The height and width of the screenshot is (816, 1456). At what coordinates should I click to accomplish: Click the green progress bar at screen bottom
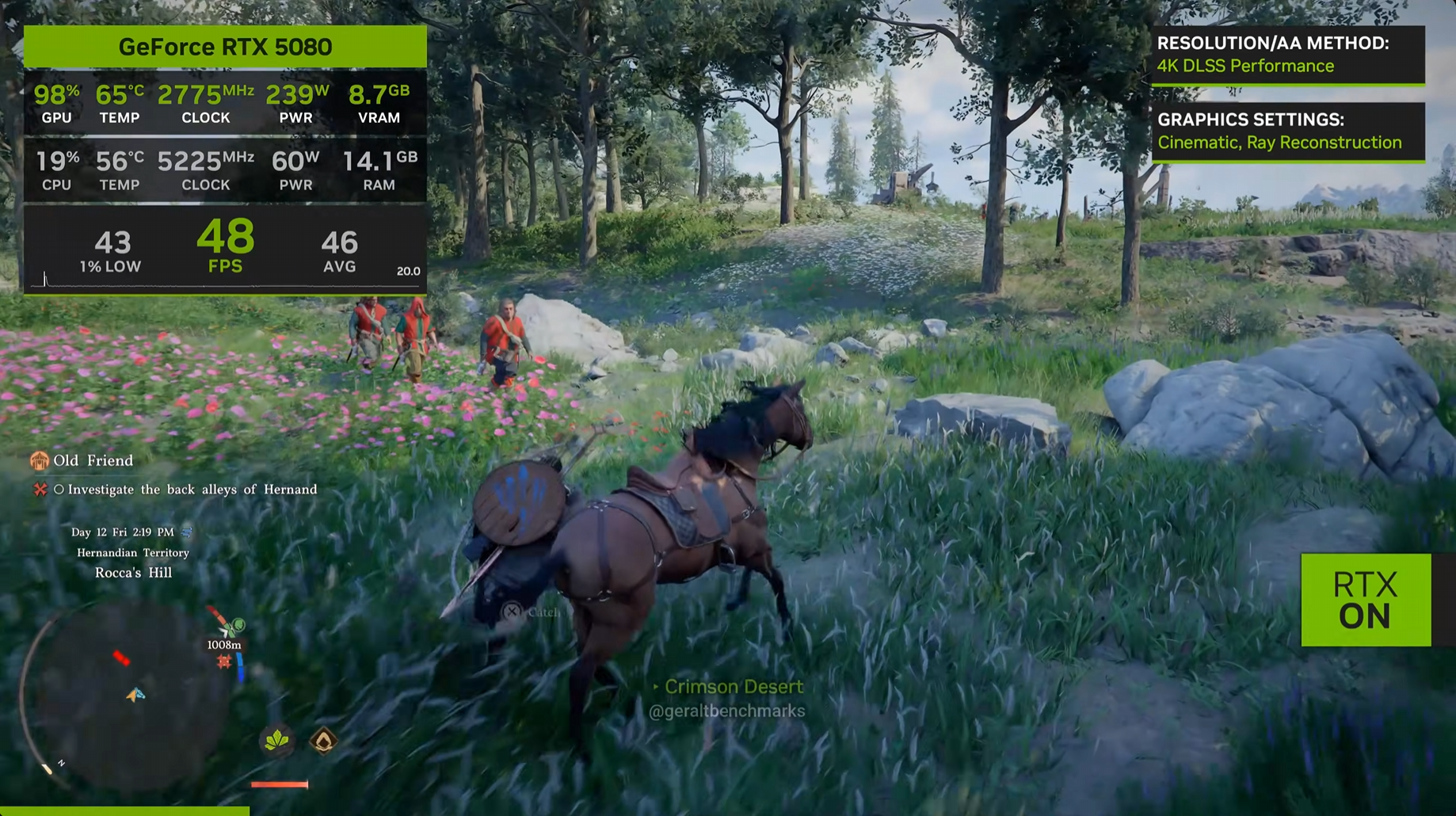pyautogui.click(x=124, y=811)
